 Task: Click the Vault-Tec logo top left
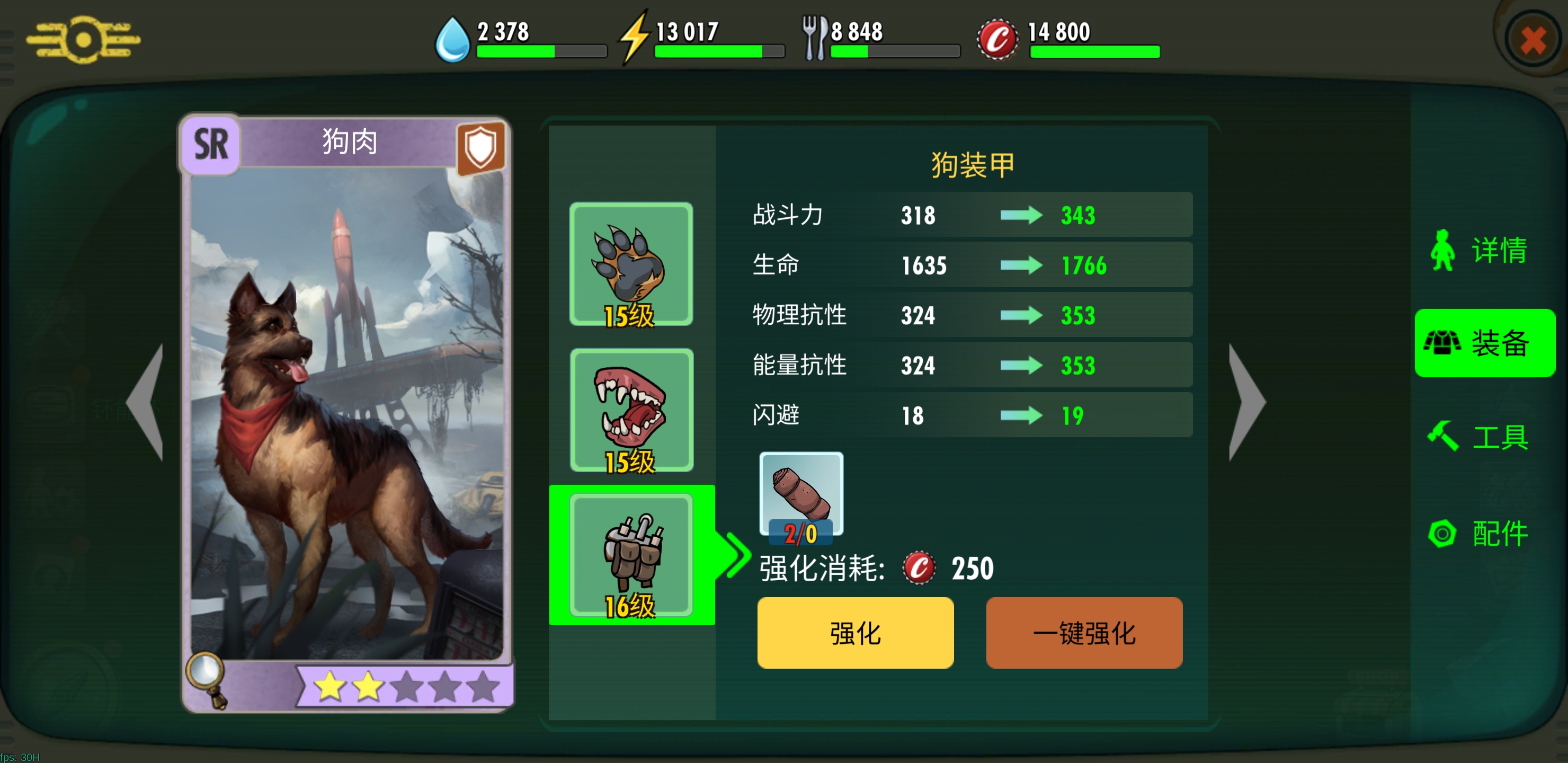pos(83,39)
